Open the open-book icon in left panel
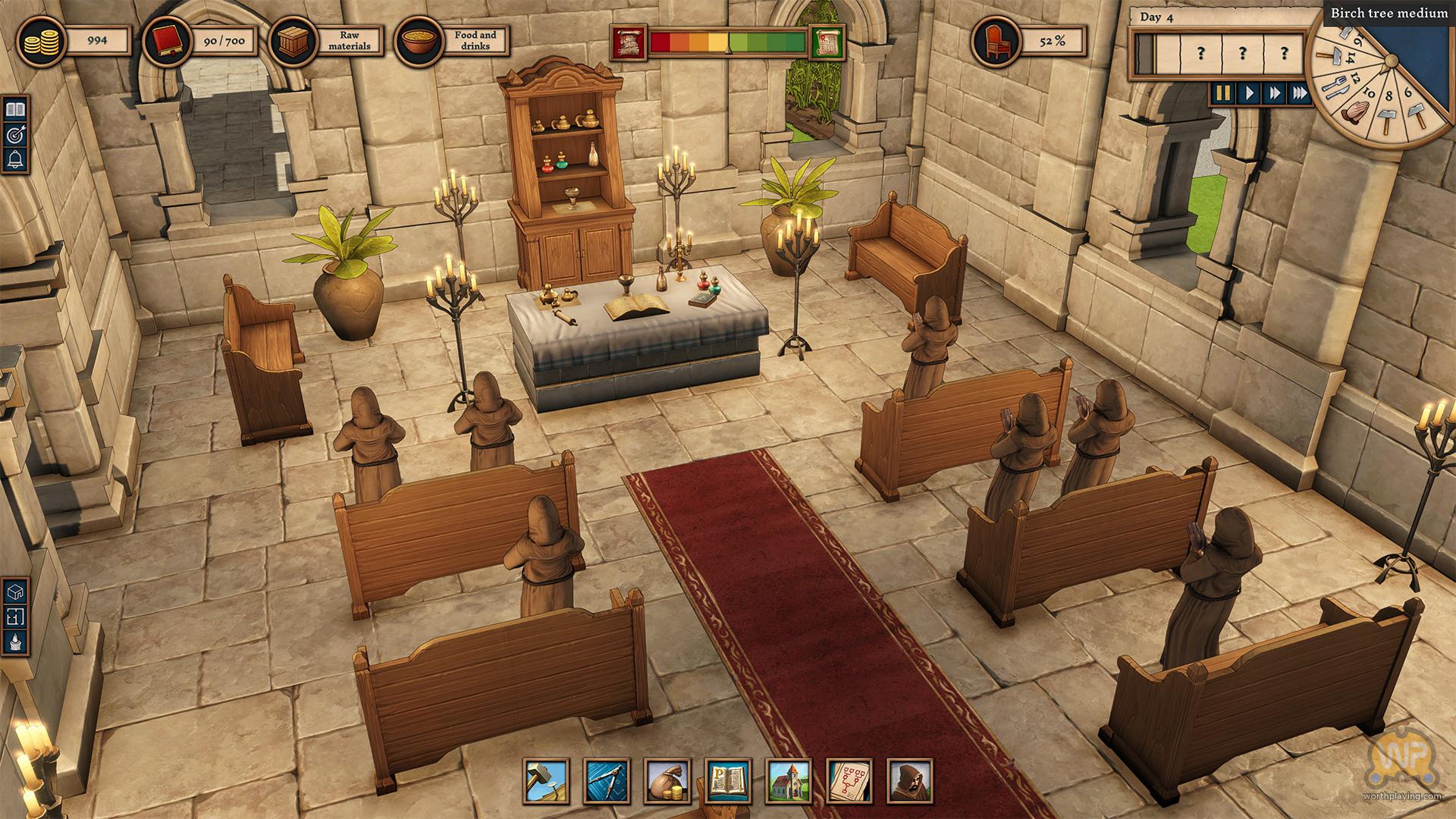 click(x=15, y=110)
